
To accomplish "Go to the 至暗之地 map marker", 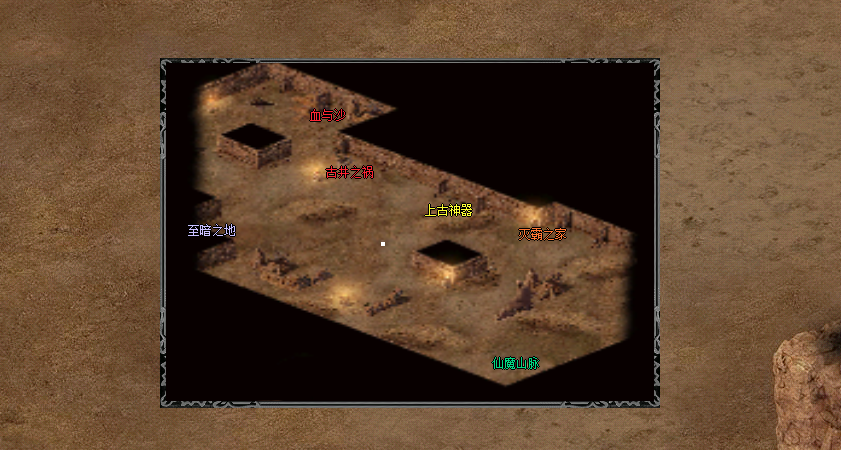I will [211, 231].
